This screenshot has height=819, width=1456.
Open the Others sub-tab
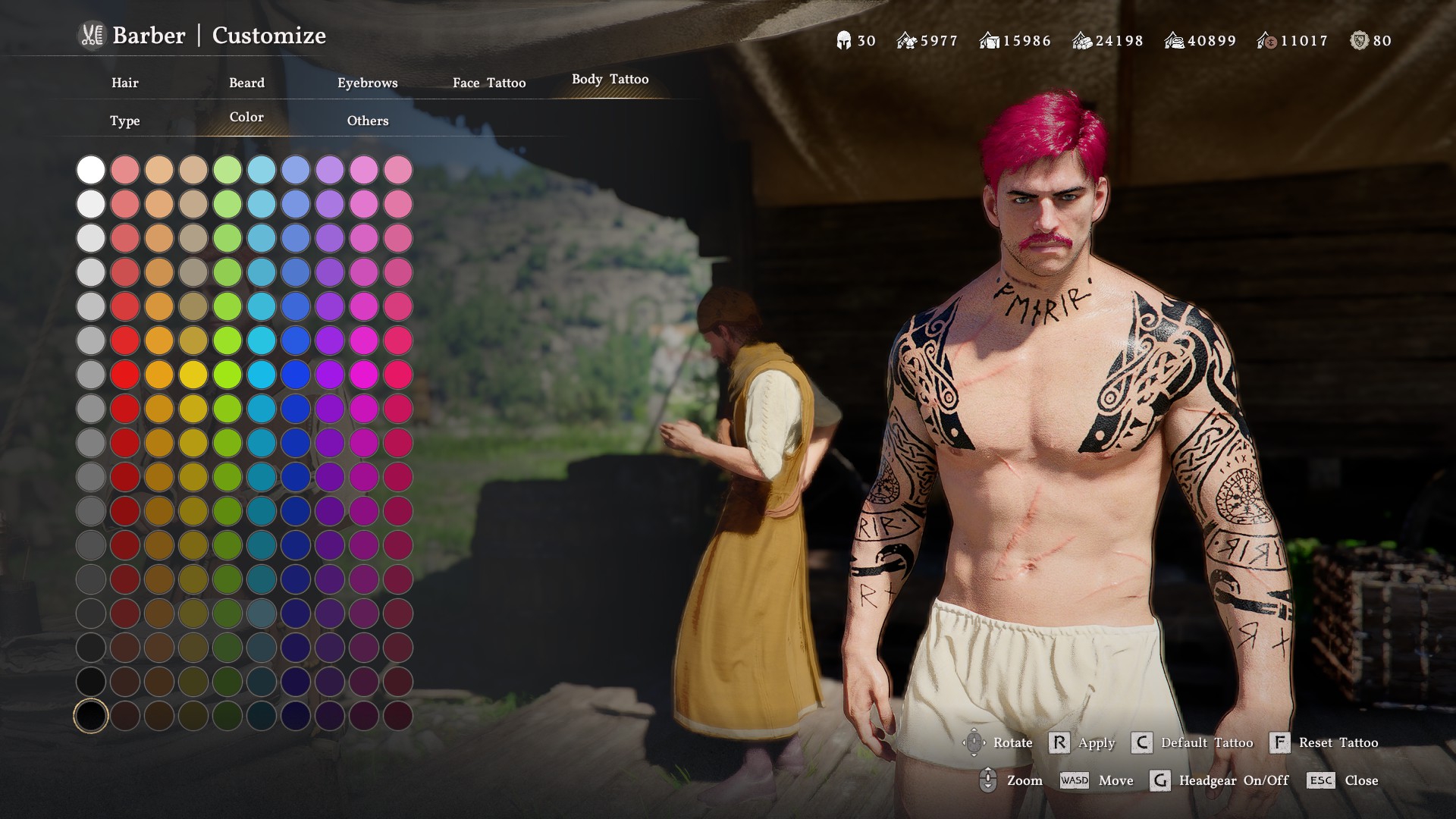pyautogui.click(x=368, y=121)
